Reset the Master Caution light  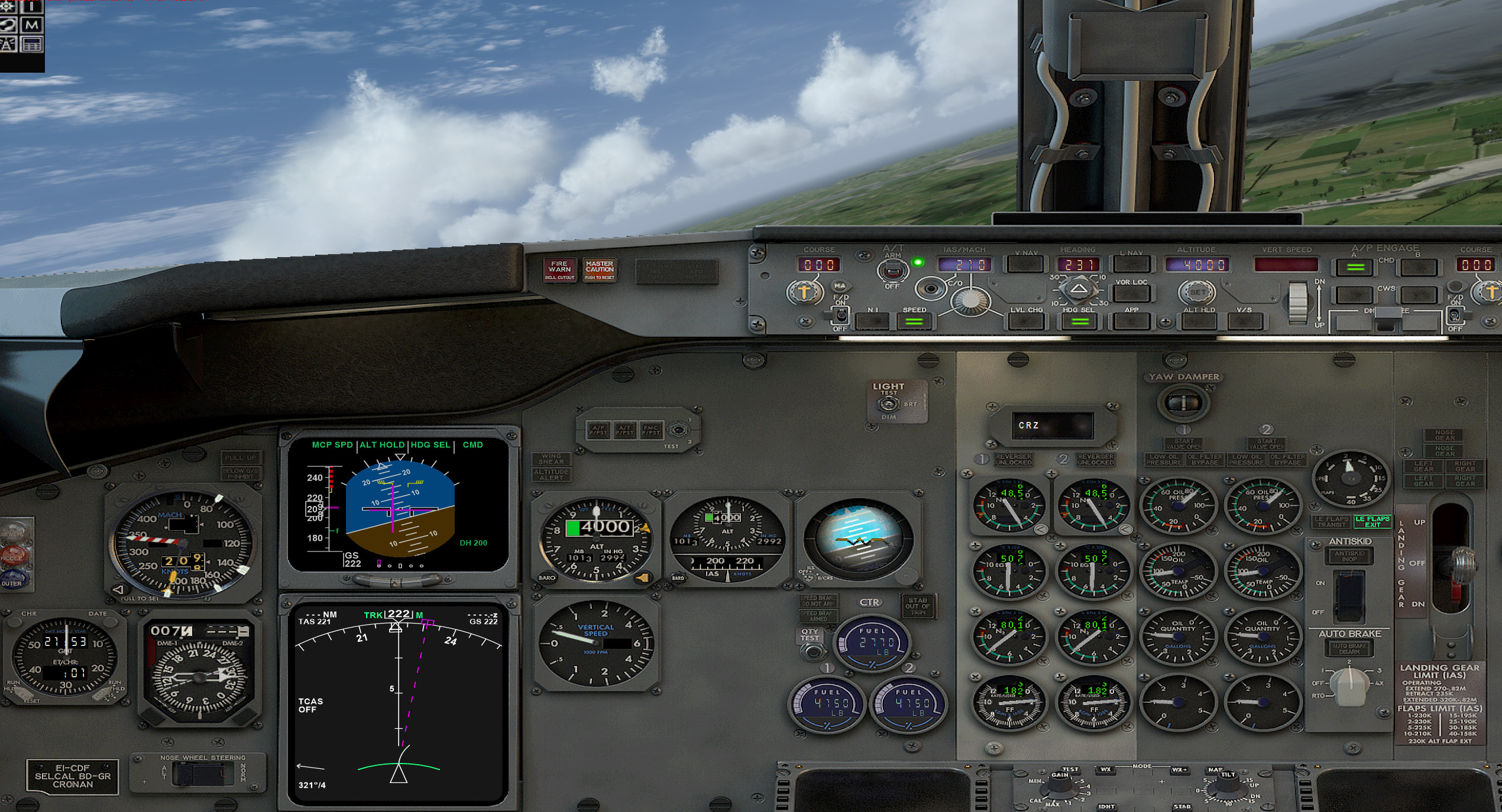pyautogui.click(x=599, y=269)
